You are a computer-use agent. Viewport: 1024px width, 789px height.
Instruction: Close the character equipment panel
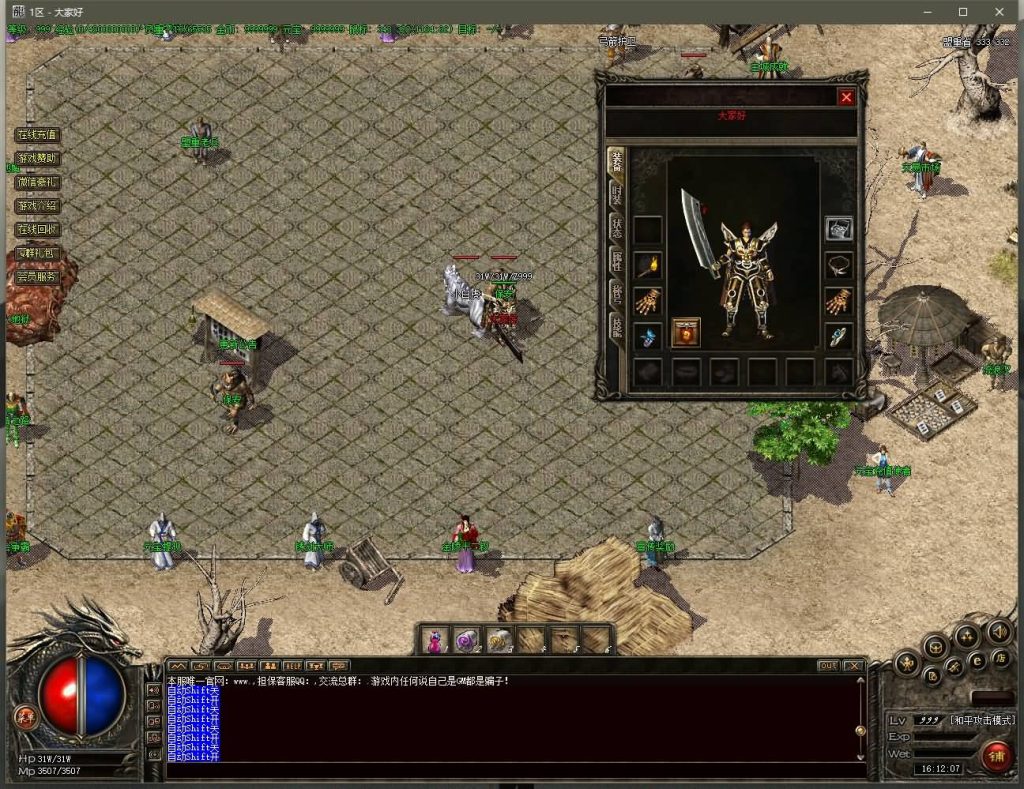846,97
